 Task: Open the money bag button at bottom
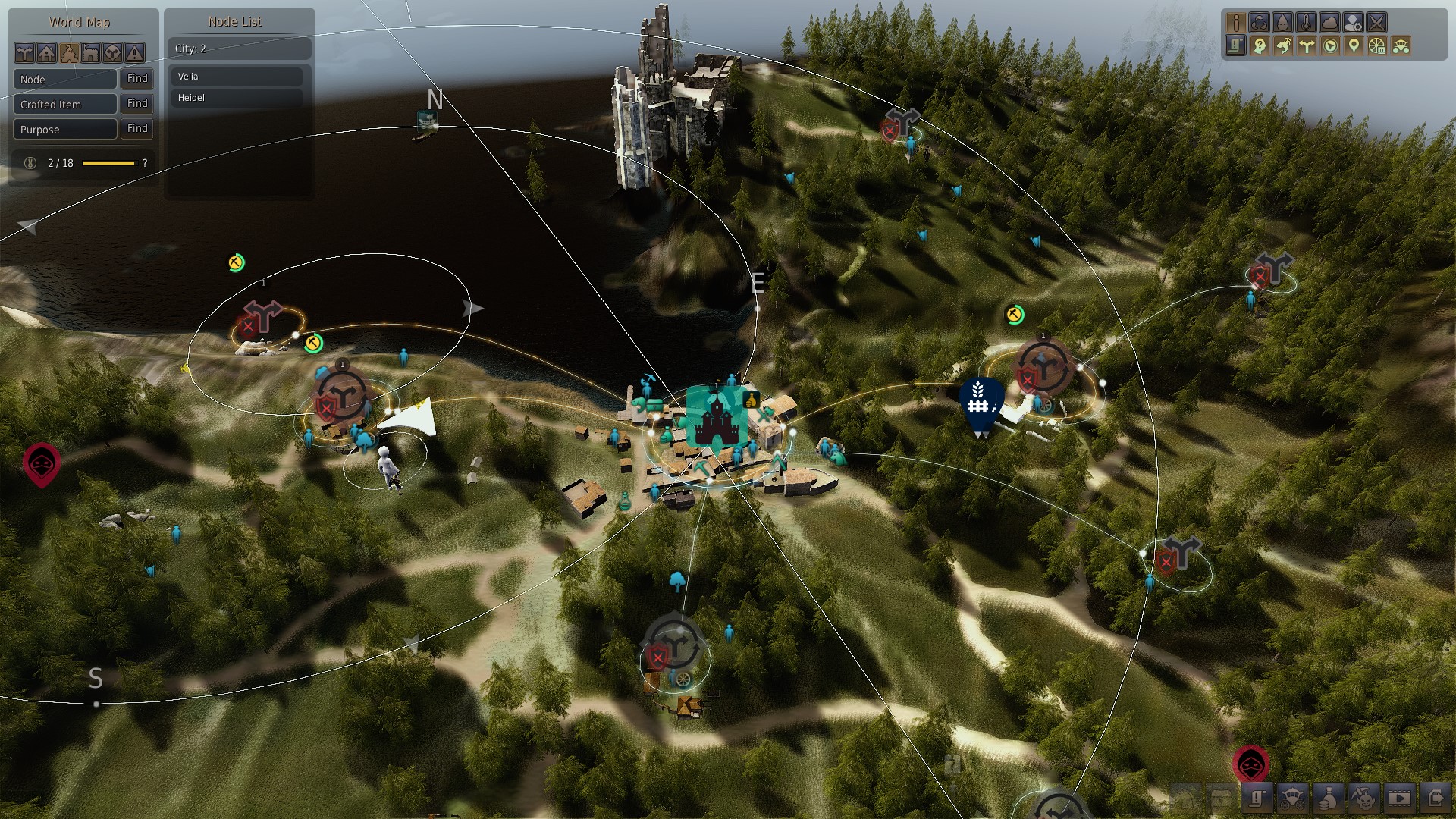click(x=1329, y=798)
